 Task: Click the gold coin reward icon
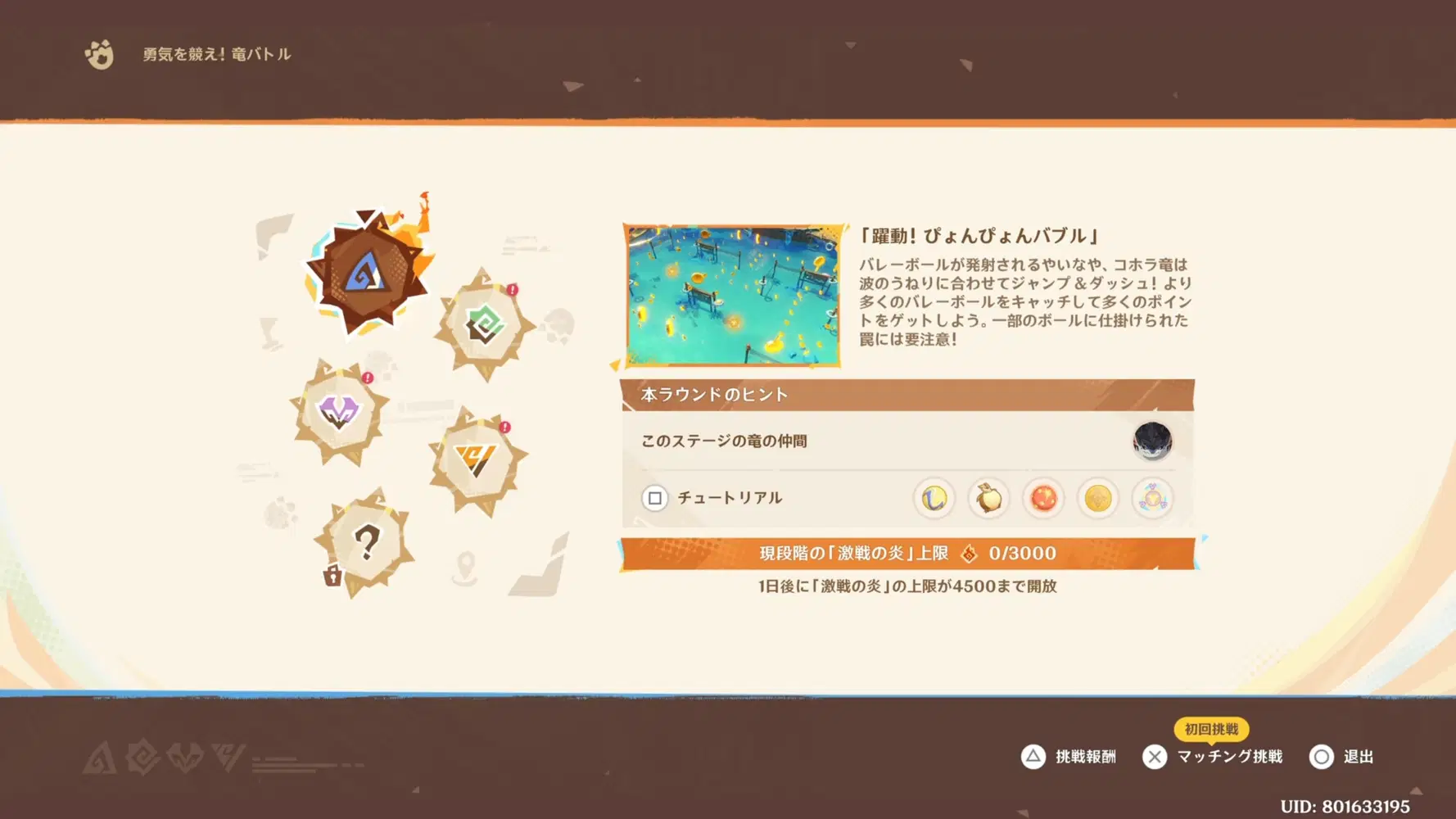pos(1098,498)
